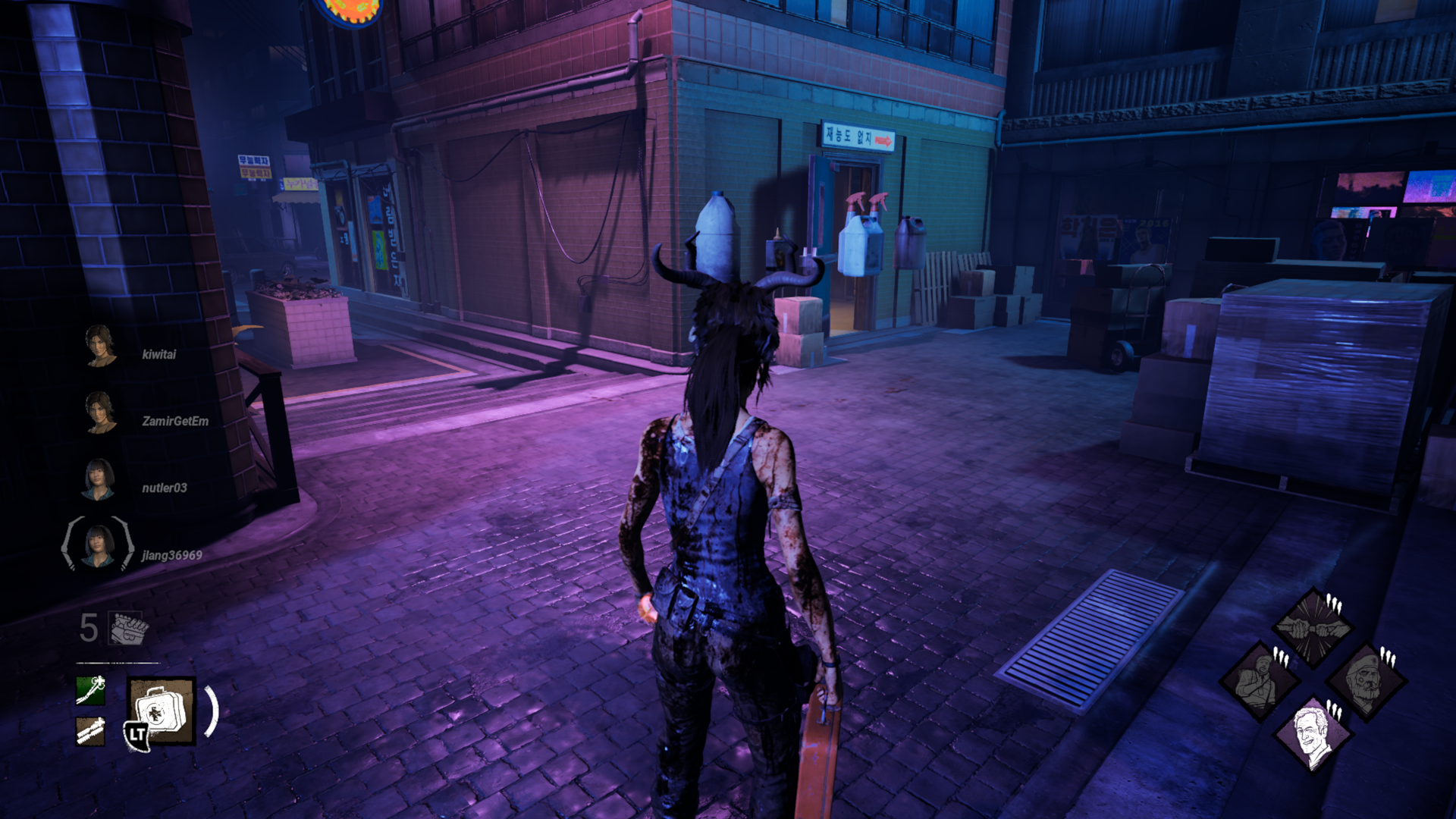Click ZamirGetEm's survivor portrait
Image resolution: width=1456 pixels, height=819 pixels.
coord(99,413)
